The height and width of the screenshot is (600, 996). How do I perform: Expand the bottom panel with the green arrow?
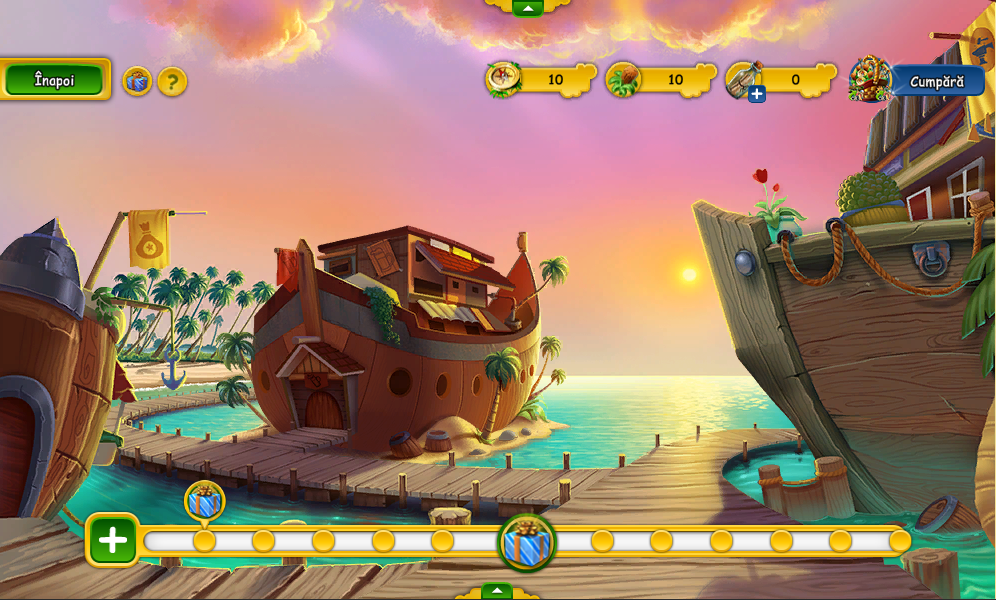[497, 591]
